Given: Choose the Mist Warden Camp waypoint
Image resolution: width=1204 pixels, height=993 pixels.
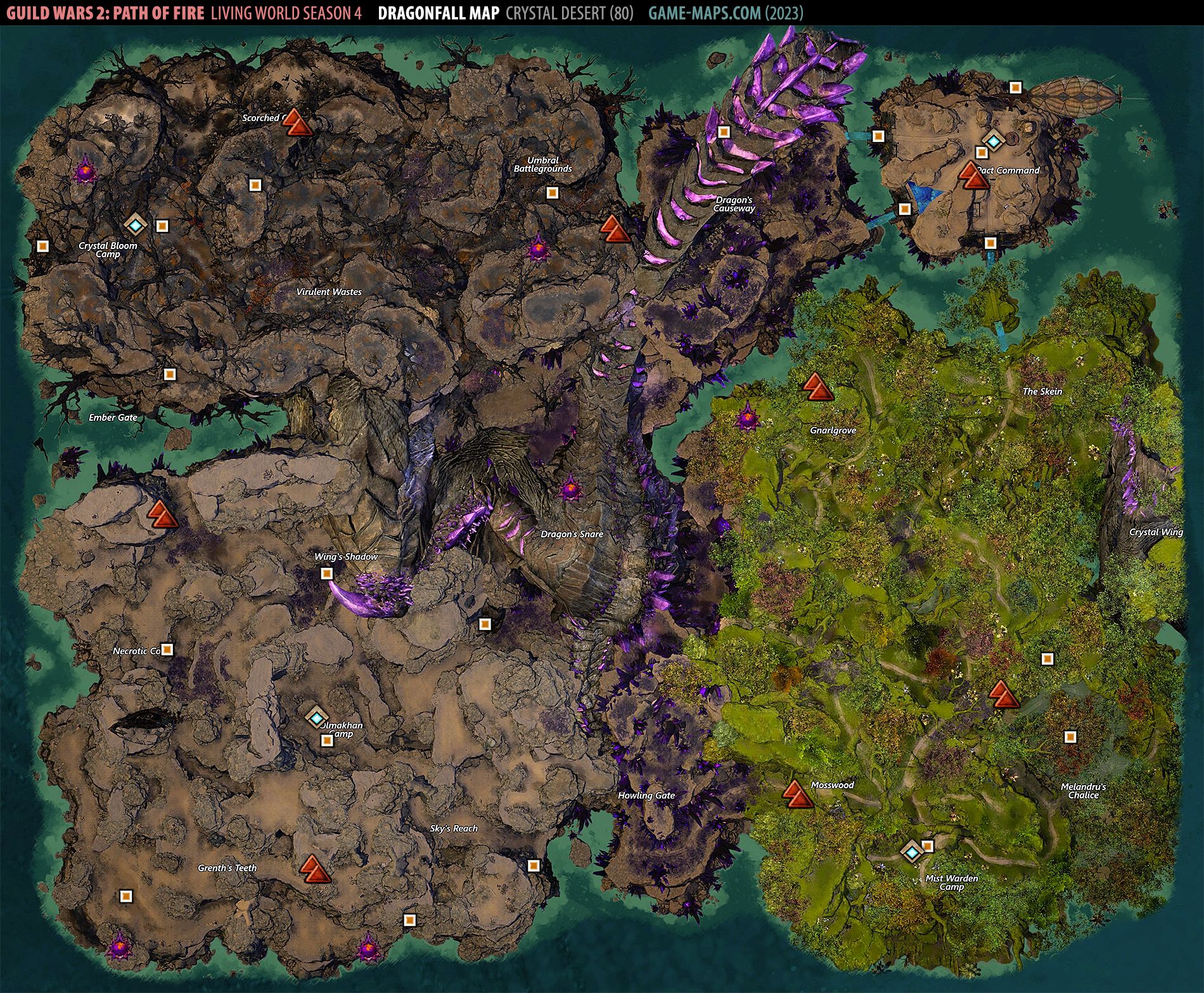Looking at the screenshot, I should pyautogui.click(x=911, y=852).
